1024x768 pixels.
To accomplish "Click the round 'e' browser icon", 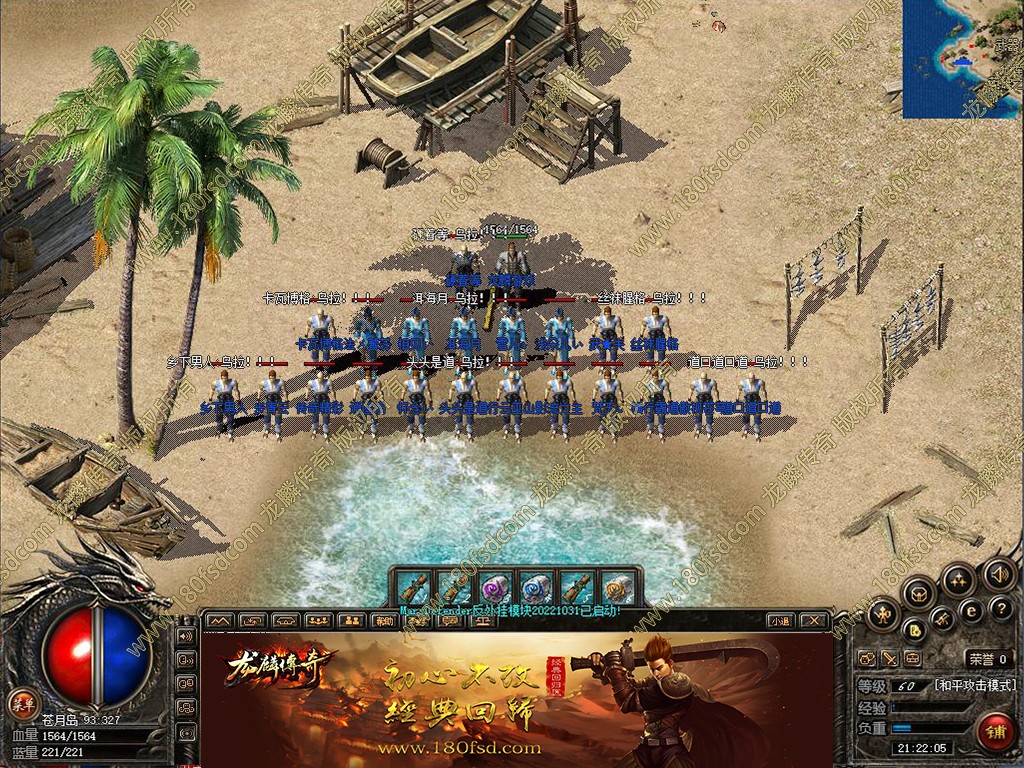I will (x=970, y=611).
